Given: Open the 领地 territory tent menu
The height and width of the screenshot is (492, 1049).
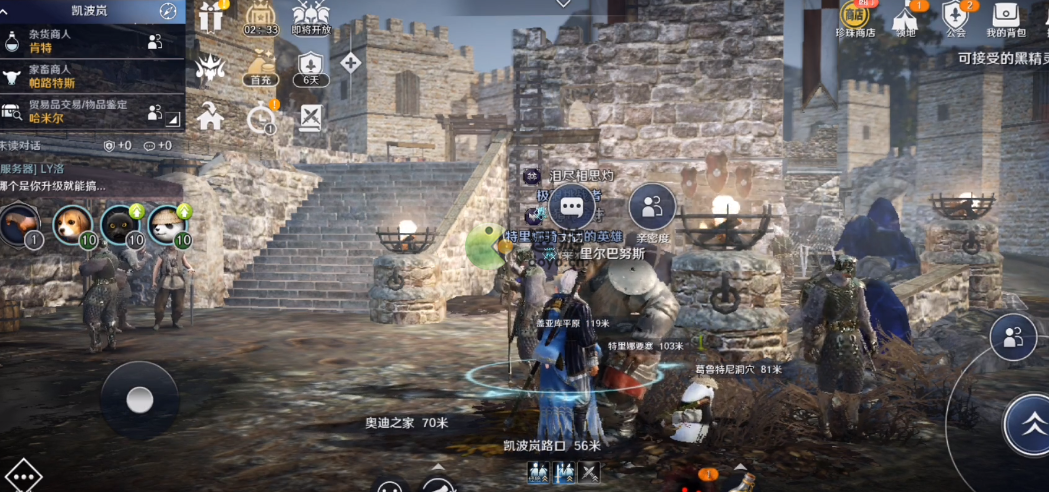Looking at the screenshot, I should pos(905,19).
